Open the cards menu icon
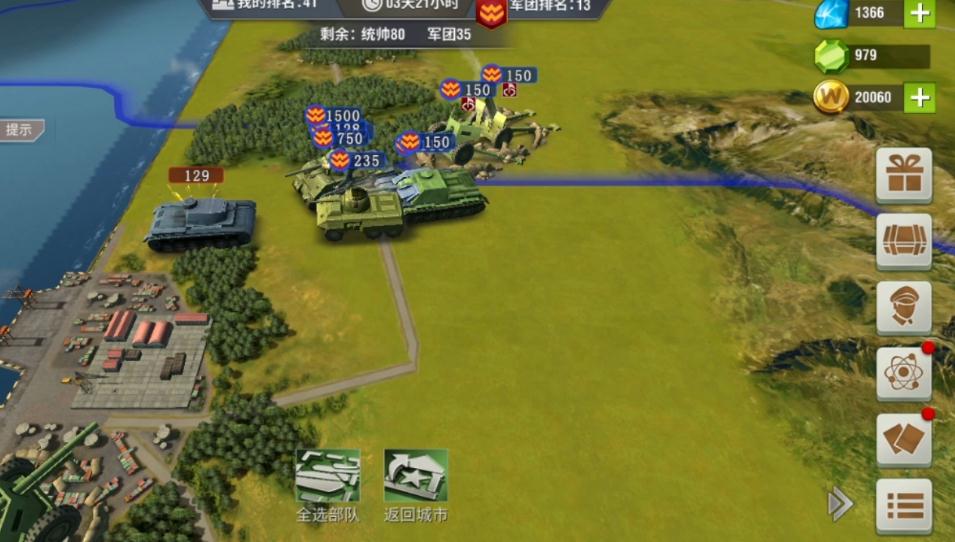This screenshot has height=542, width=955. (903, 440)
